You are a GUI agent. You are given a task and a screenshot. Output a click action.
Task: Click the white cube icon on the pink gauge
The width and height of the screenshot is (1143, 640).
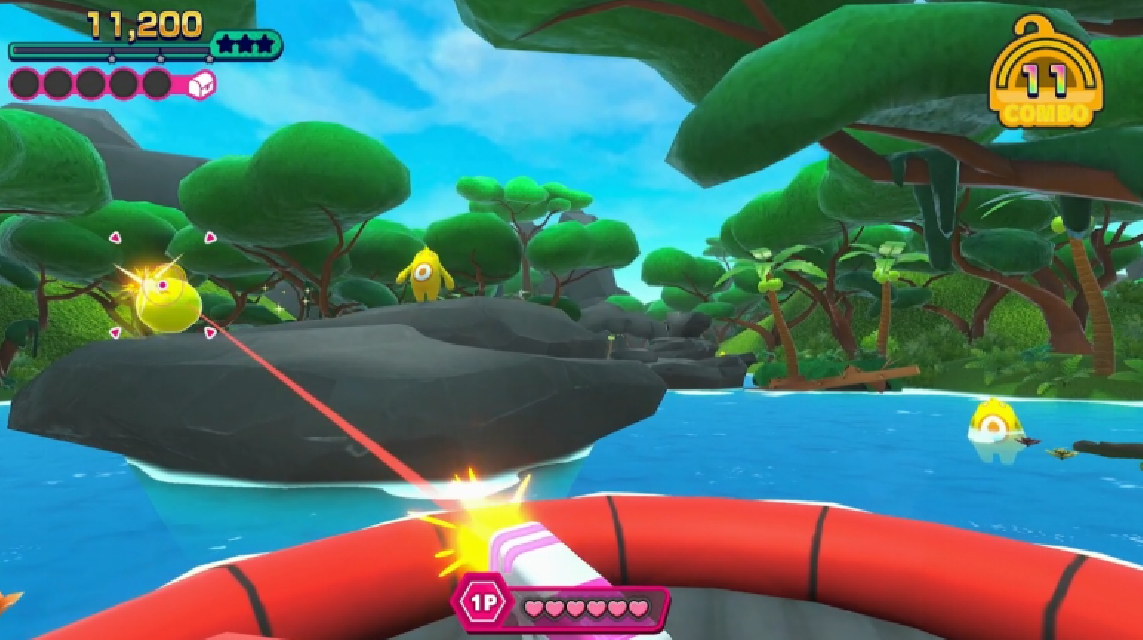tap(202, 82)
